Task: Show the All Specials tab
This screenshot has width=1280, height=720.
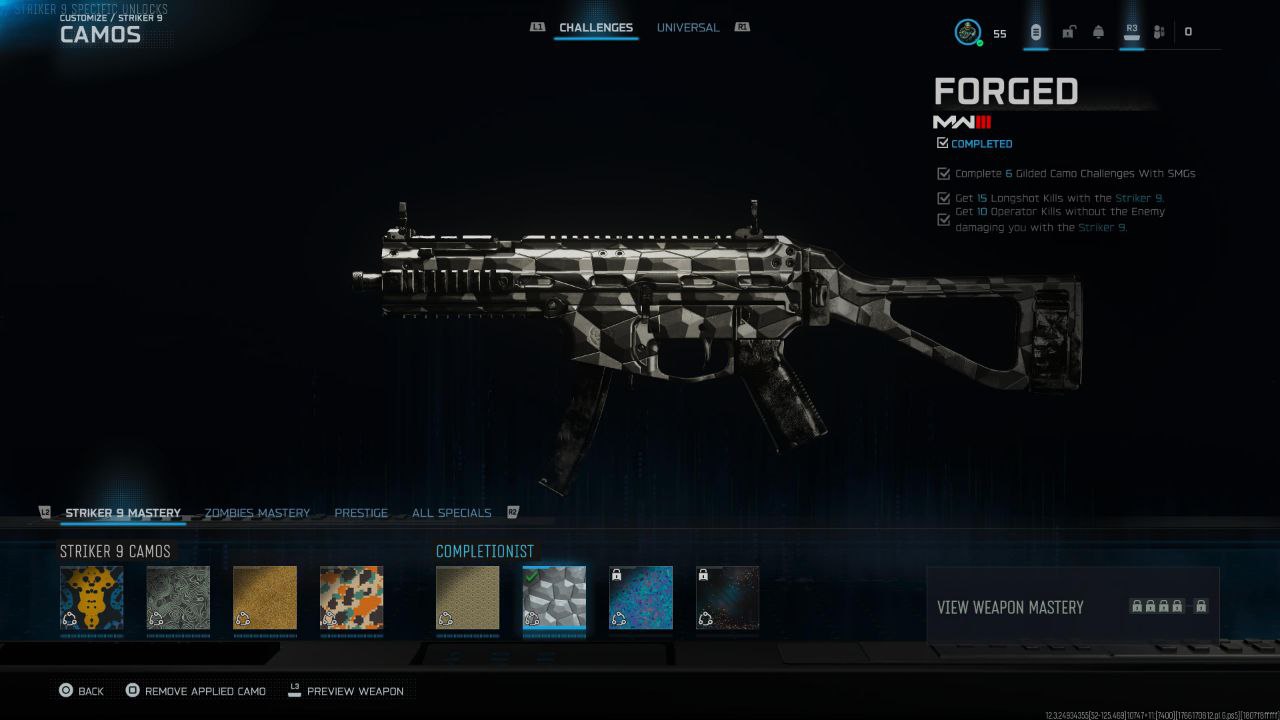Action: click(x=451, y=513)
